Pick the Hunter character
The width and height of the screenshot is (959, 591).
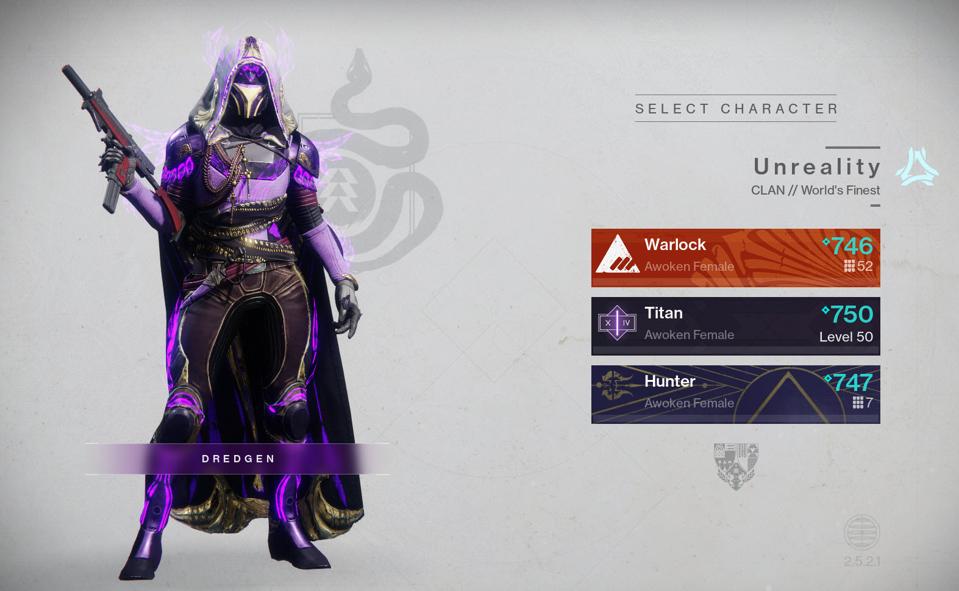pyautogui.click(x=735, y=393)
